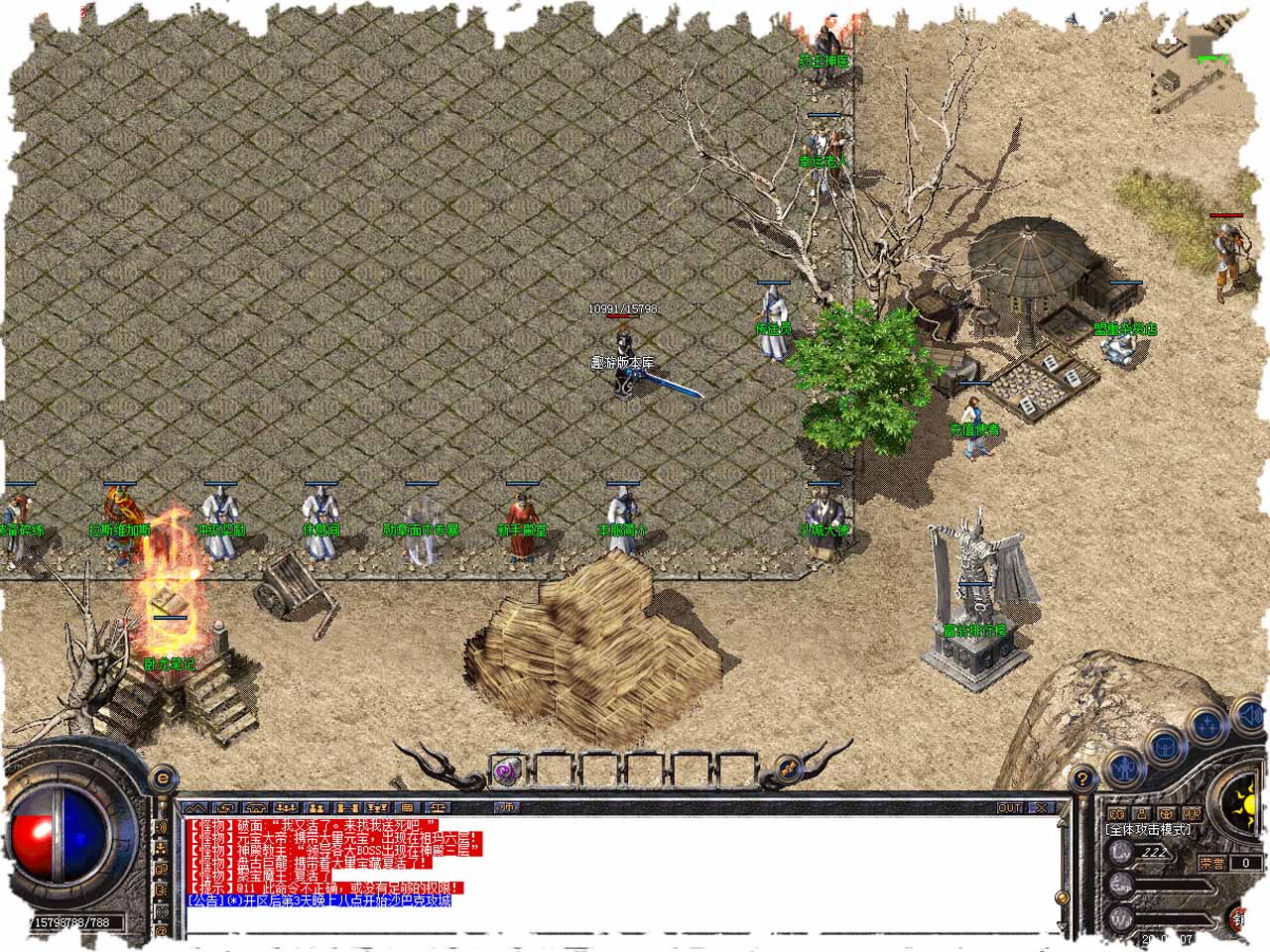Click the OUT button above chat
The image size is (1270, 952).
click(1009, 808)
